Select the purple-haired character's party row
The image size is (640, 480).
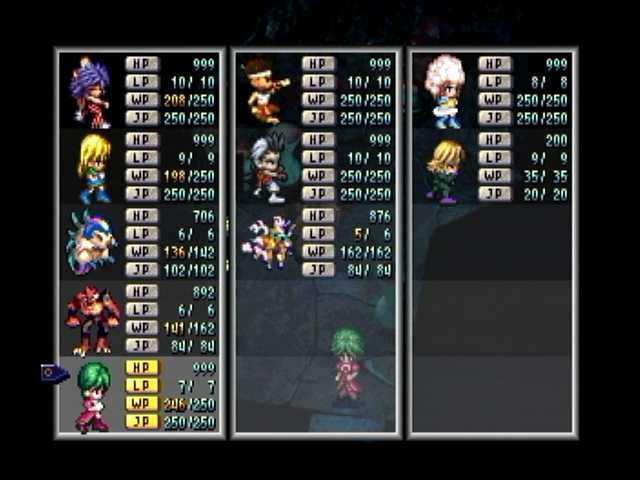pos(140,91)
